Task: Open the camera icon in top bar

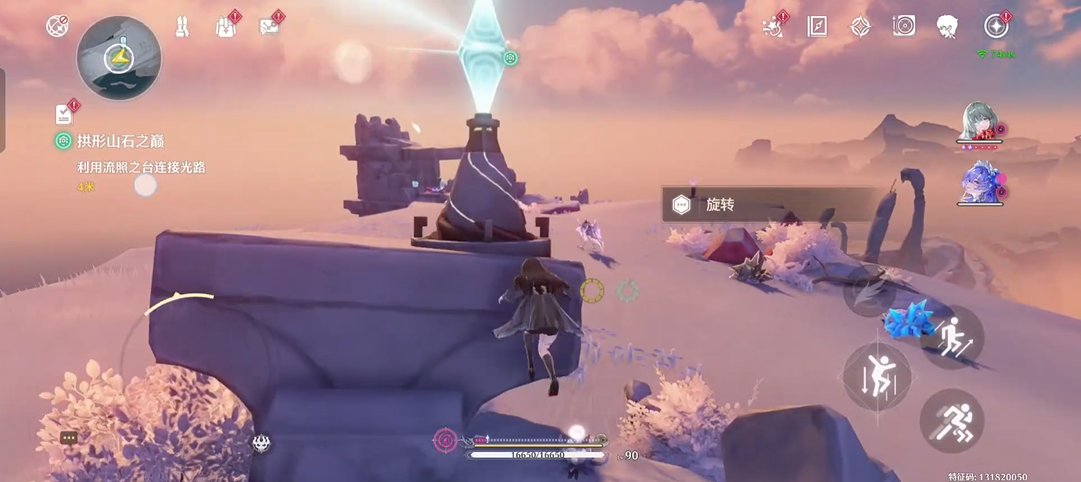Action: (904, 27)
